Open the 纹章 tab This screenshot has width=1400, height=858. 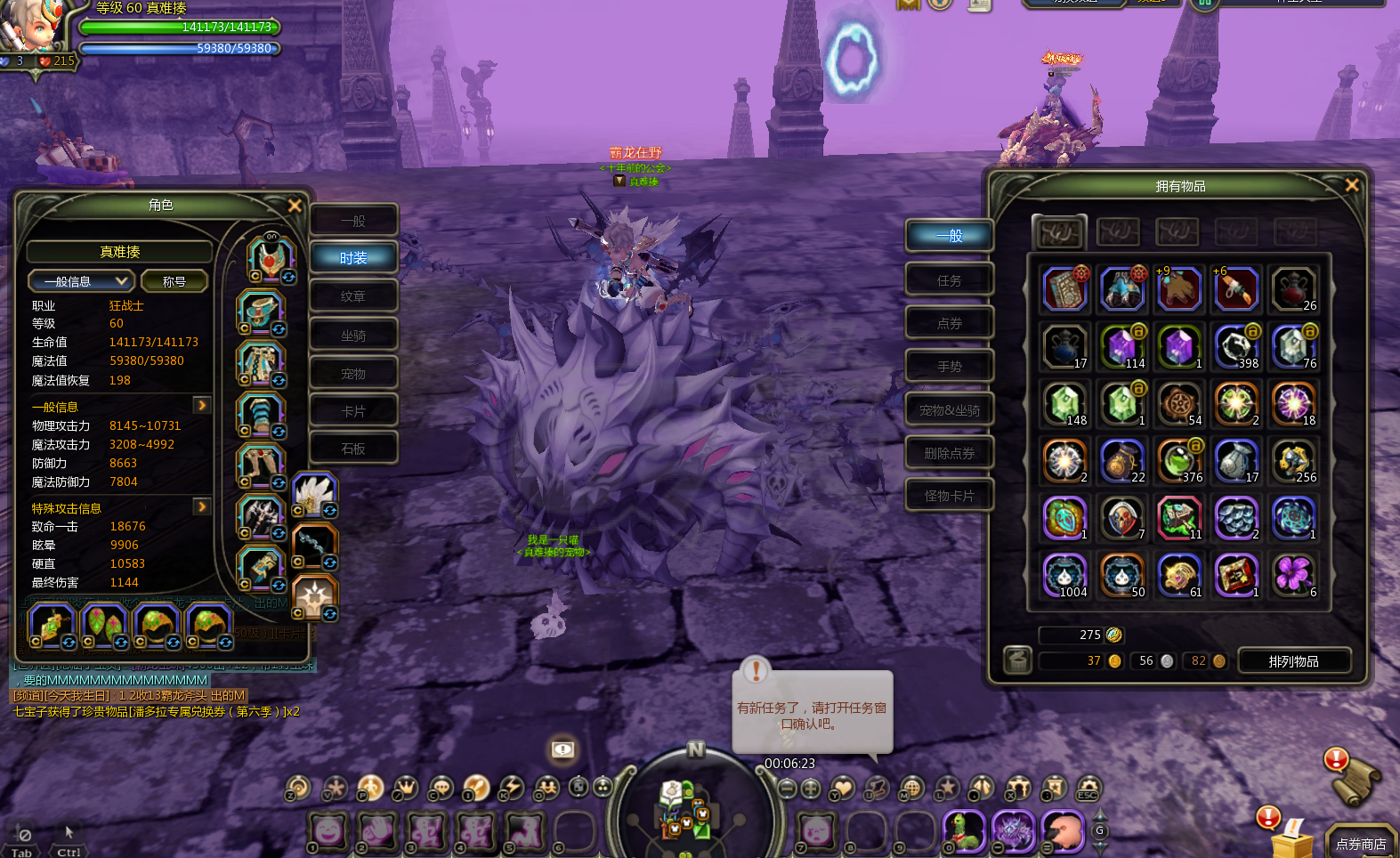point(353,296)
